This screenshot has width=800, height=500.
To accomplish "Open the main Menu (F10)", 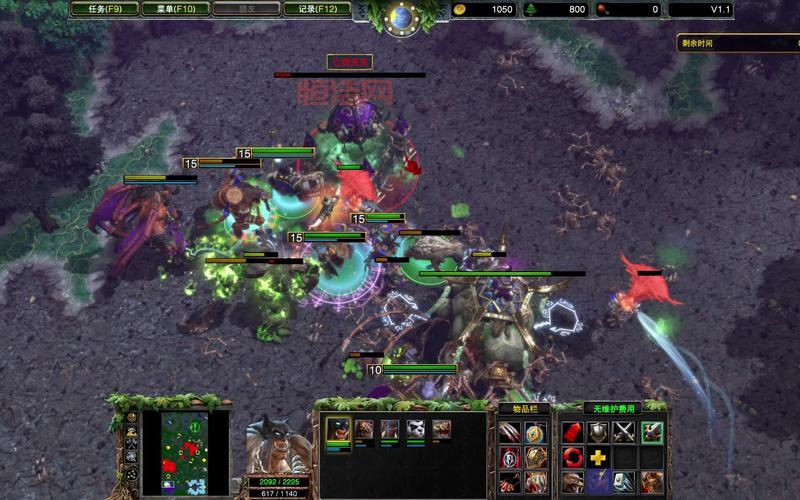I will point(173,9).
